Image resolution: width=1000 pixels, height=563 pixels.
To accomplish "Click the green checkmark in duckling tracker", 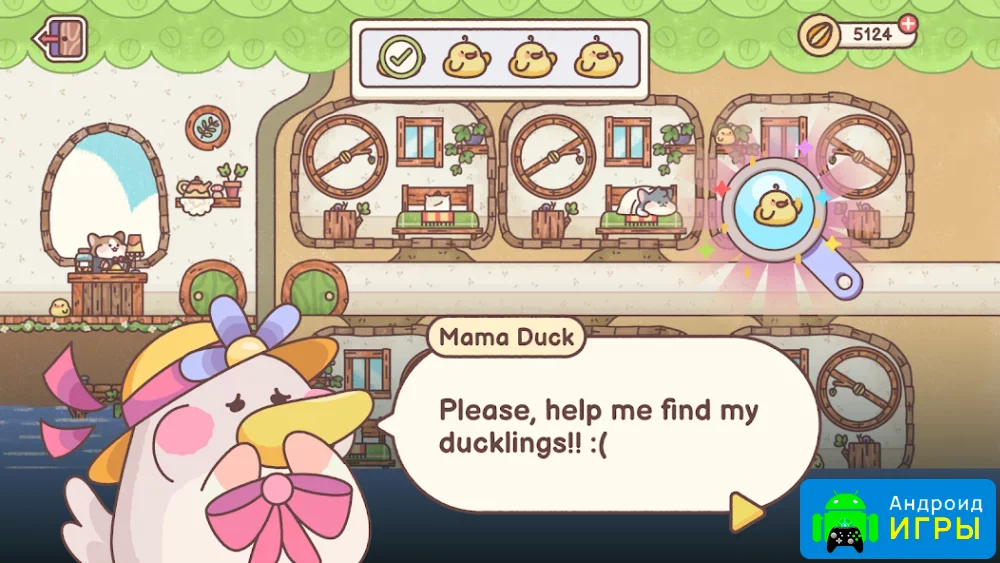I will [397, 57].
